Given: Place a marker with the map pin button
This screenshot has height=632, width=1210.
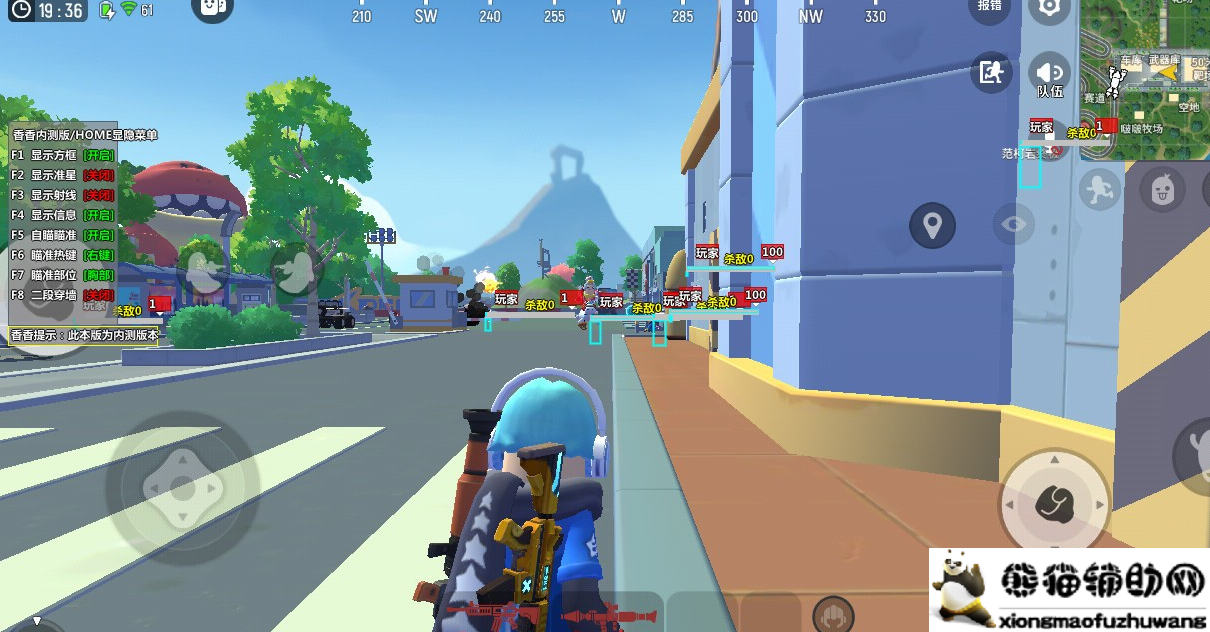Looking at the screenshot, I should 932,226.
